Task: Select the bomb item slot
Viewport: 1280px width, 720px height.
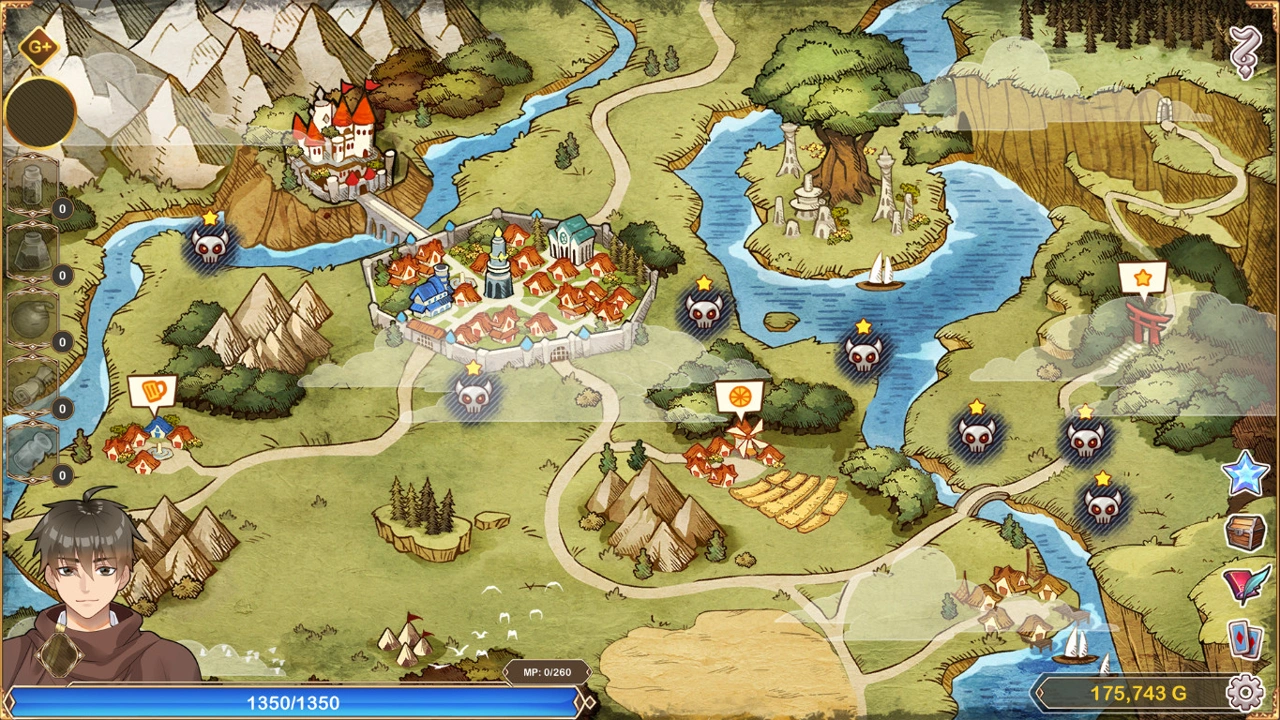Action: (x=30, y=318)
